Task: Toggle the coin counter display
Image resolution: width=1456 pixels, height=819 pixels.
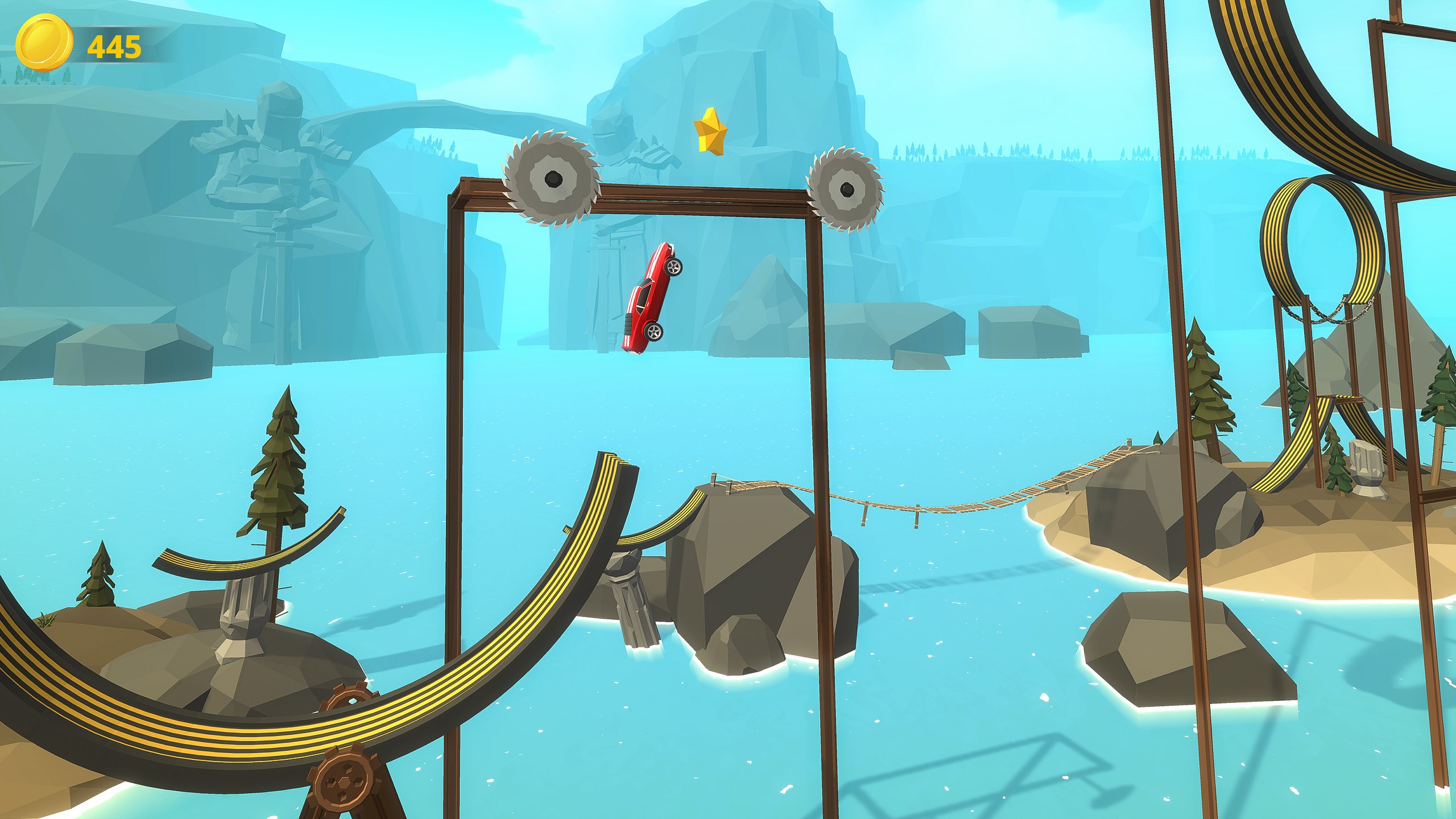Action: click(91, 44)
